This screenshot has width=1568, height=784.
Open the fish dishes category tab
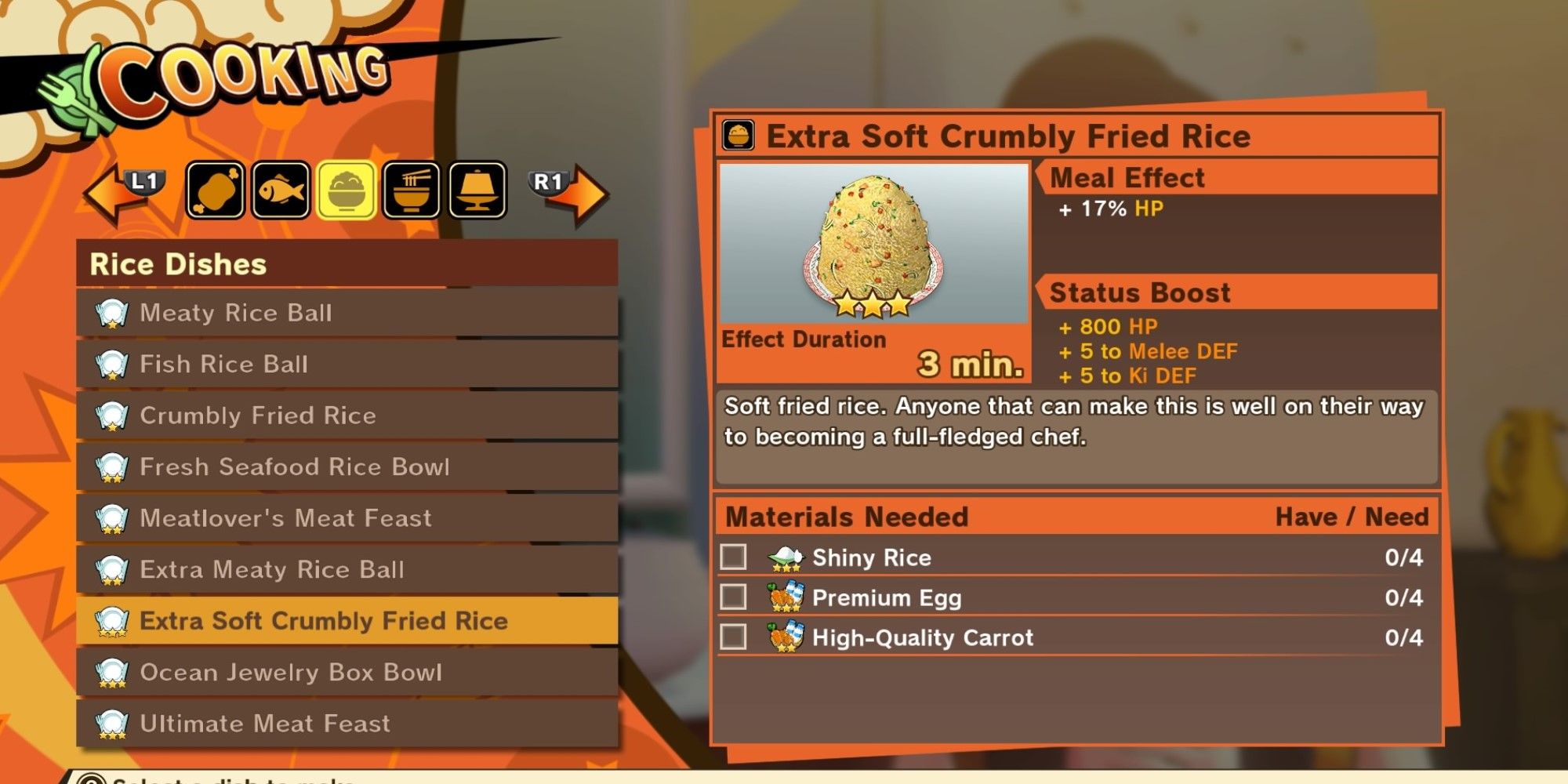point(281,191)
